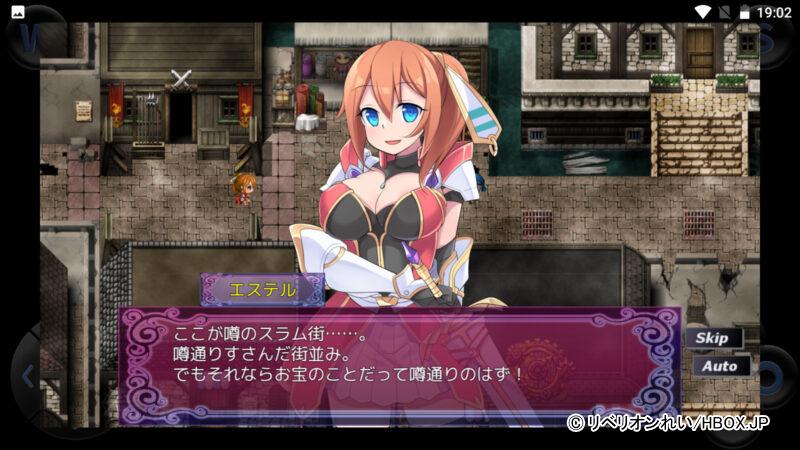
Task: Tap the virtual d-pad left arrow
Action: (27, 377)
